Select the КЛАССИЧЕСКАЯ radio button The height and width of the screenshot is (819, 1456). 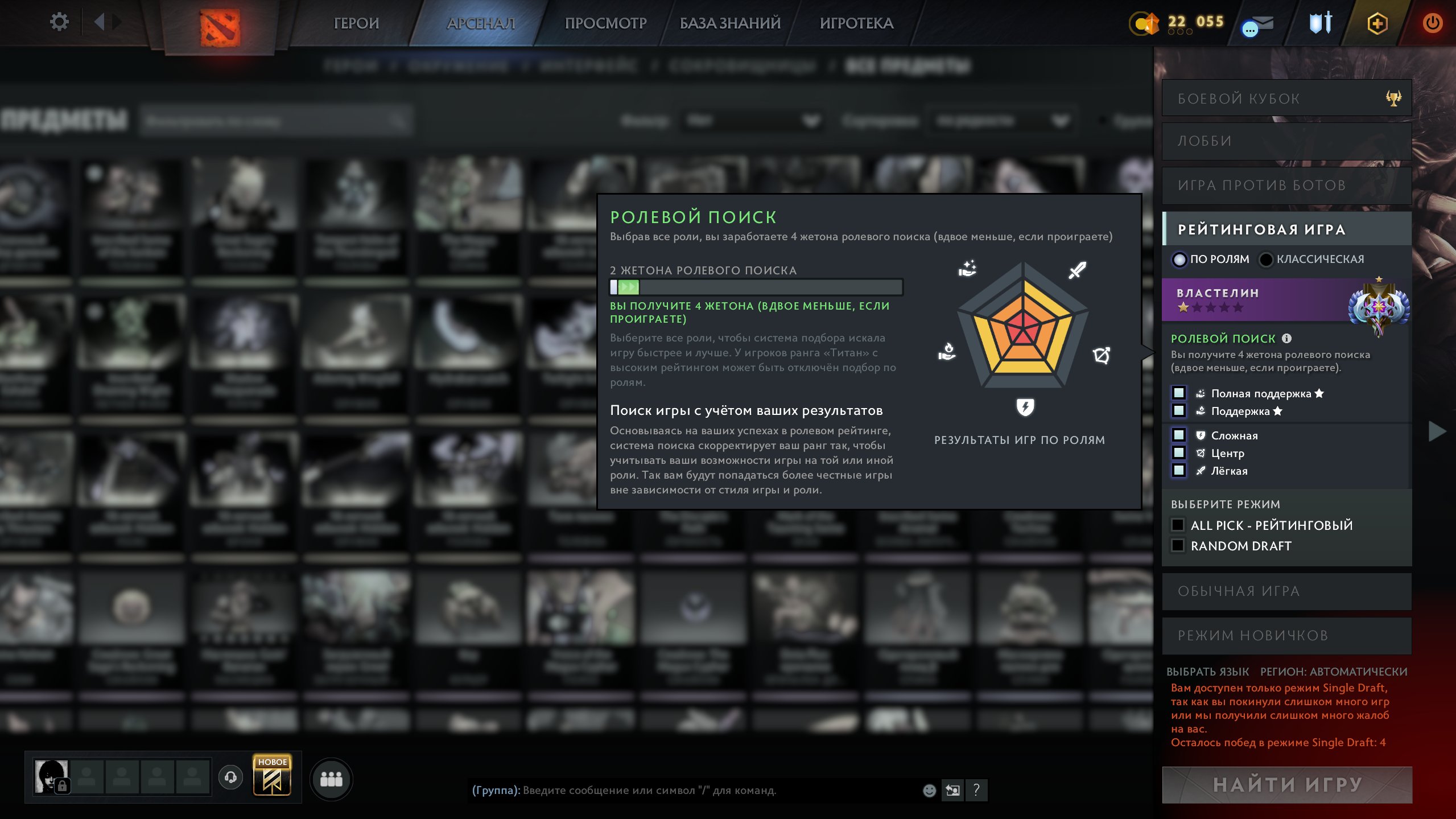coord(1266,260)
